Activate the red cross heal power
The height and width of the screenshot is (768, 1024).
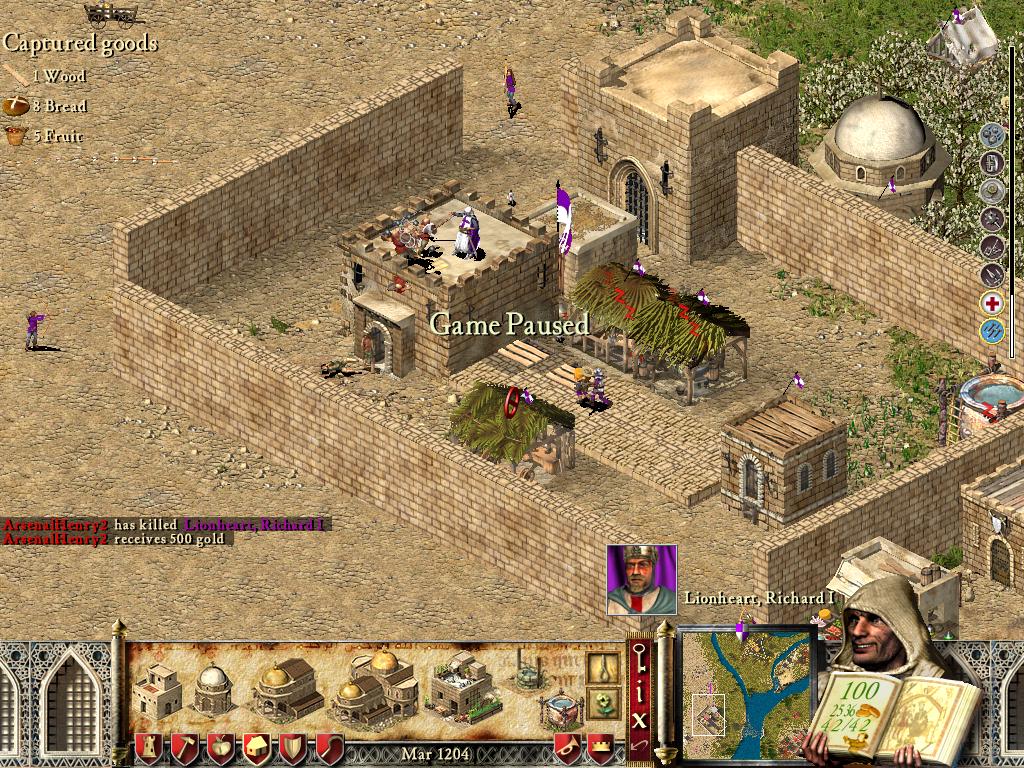tap(991, 303)
